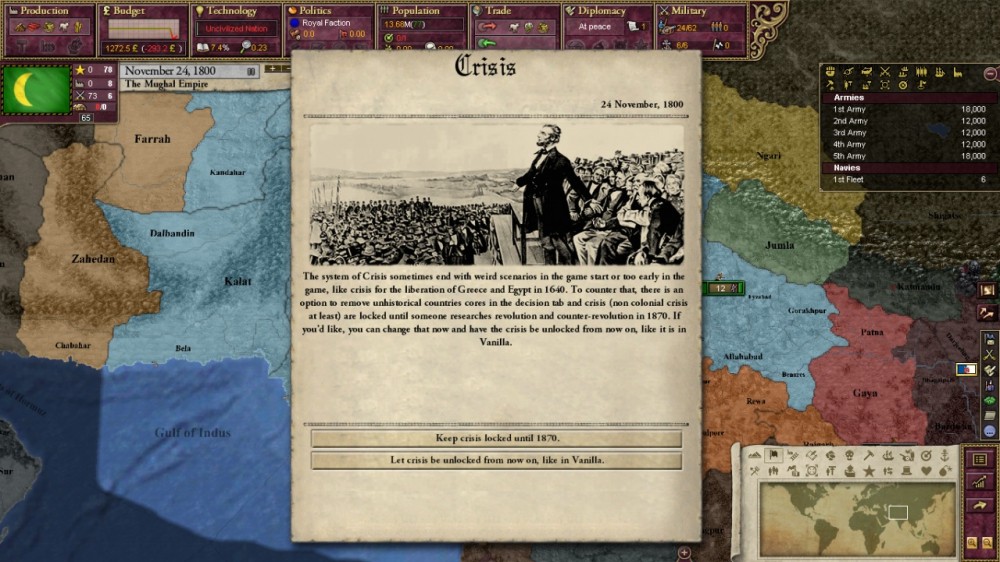Open the Politics tab

click(330, 11)
